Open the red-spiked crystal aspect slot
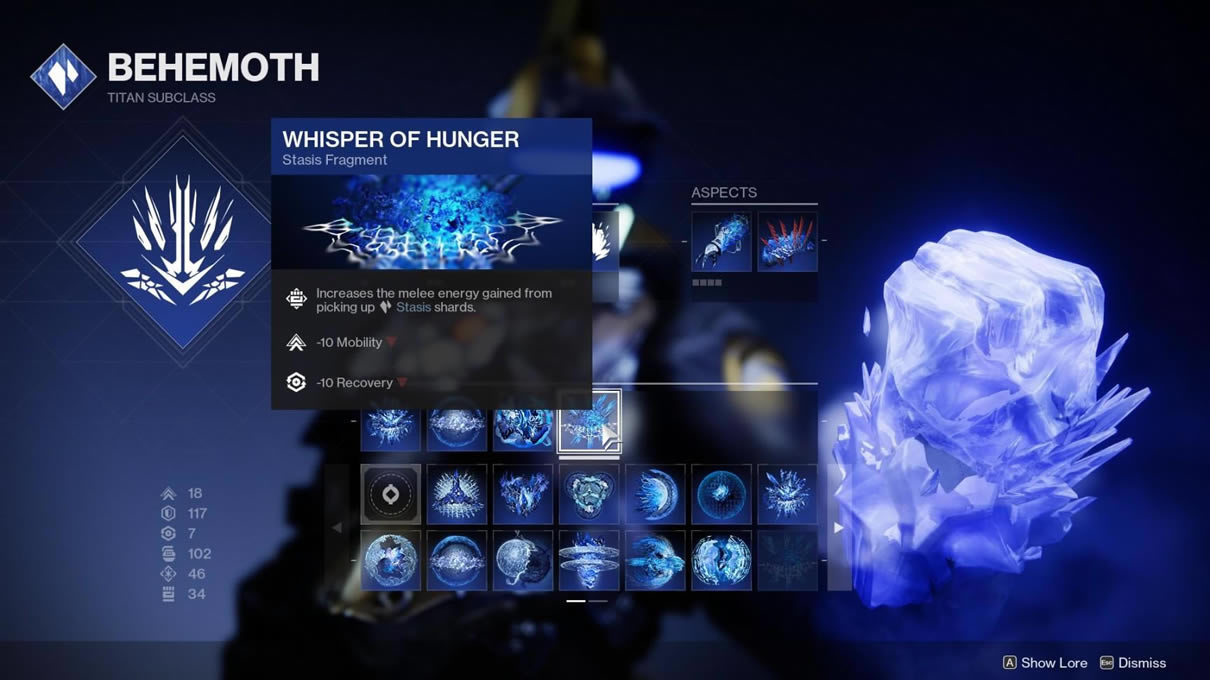 [787, 241]
